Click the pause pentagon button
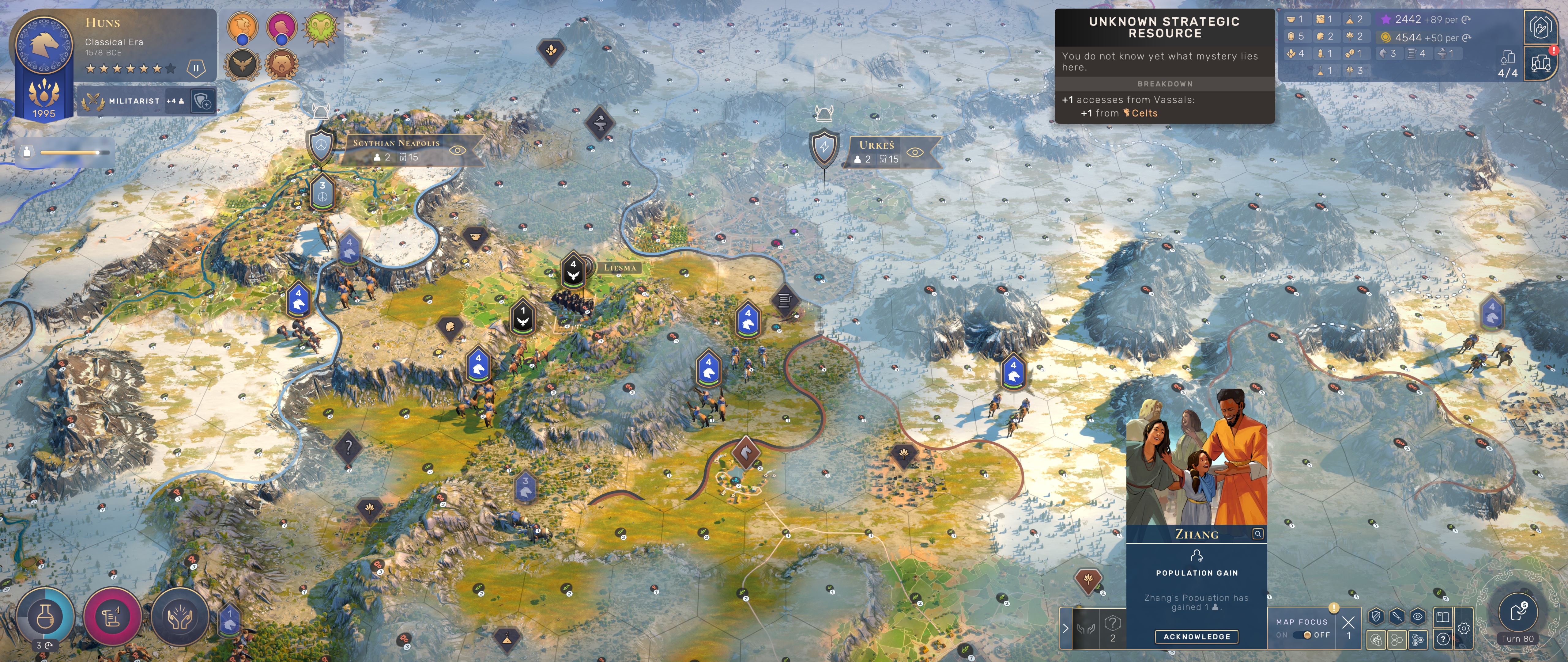 196,68
